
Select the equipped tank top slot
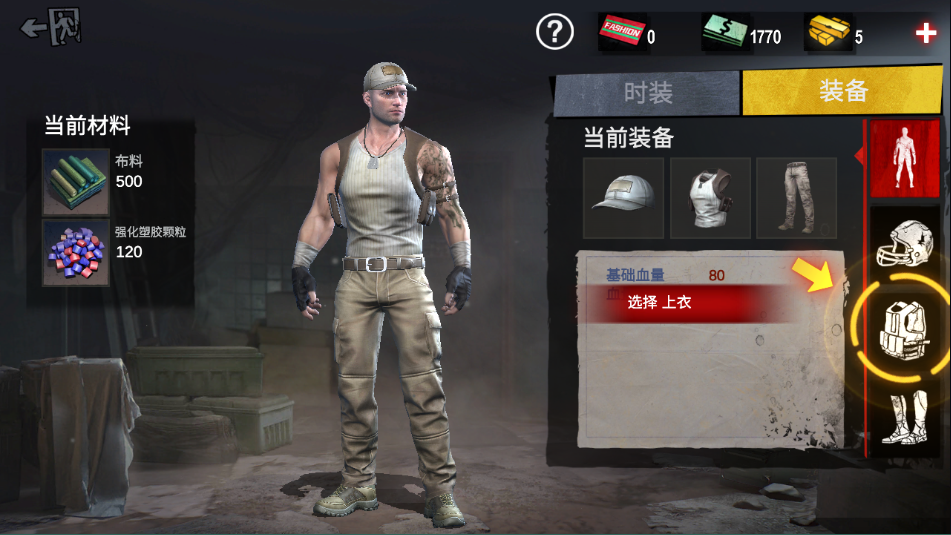point(709,197)
